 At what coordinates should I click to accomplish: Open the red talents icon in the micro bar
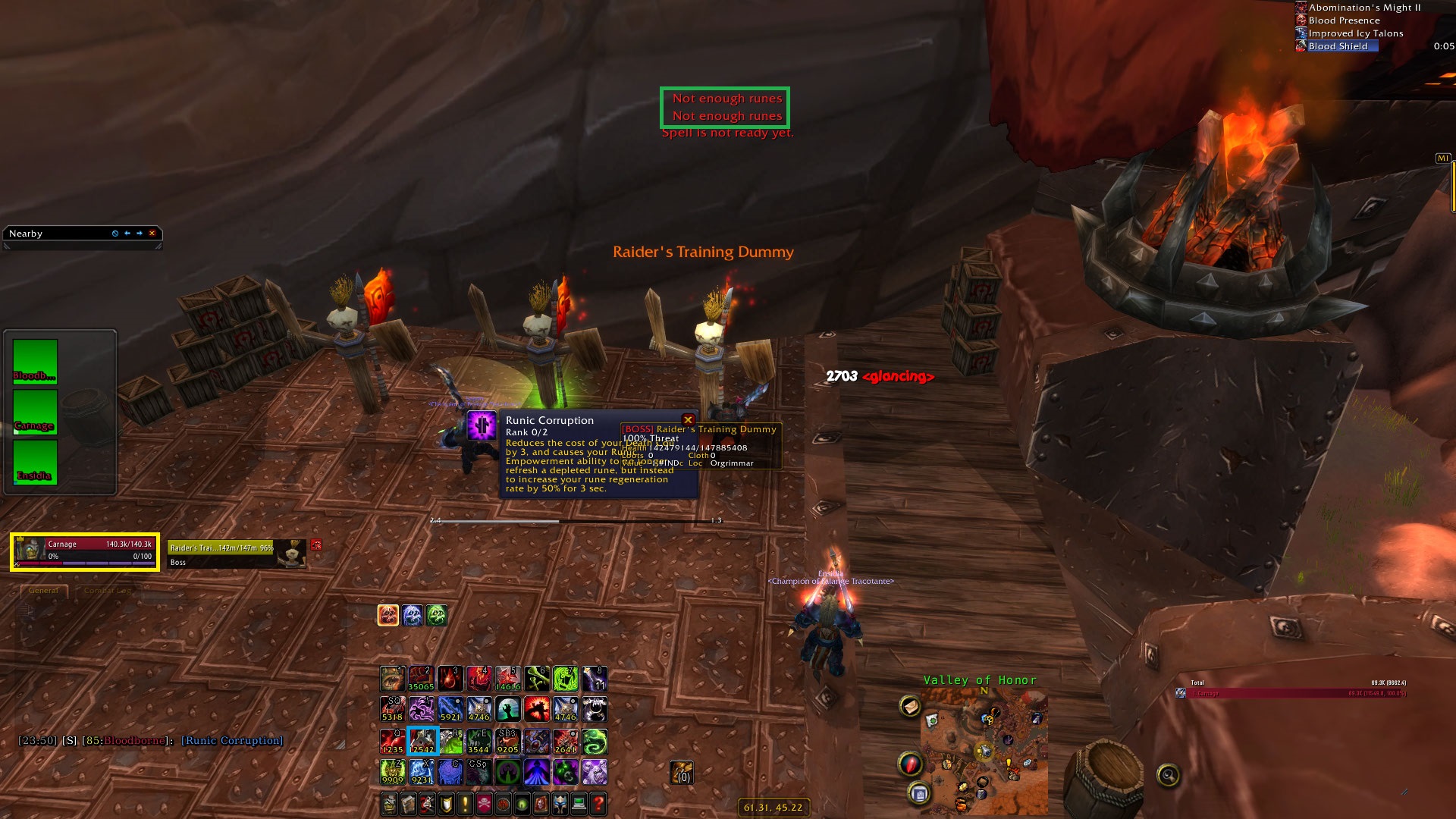pos(427,802)
